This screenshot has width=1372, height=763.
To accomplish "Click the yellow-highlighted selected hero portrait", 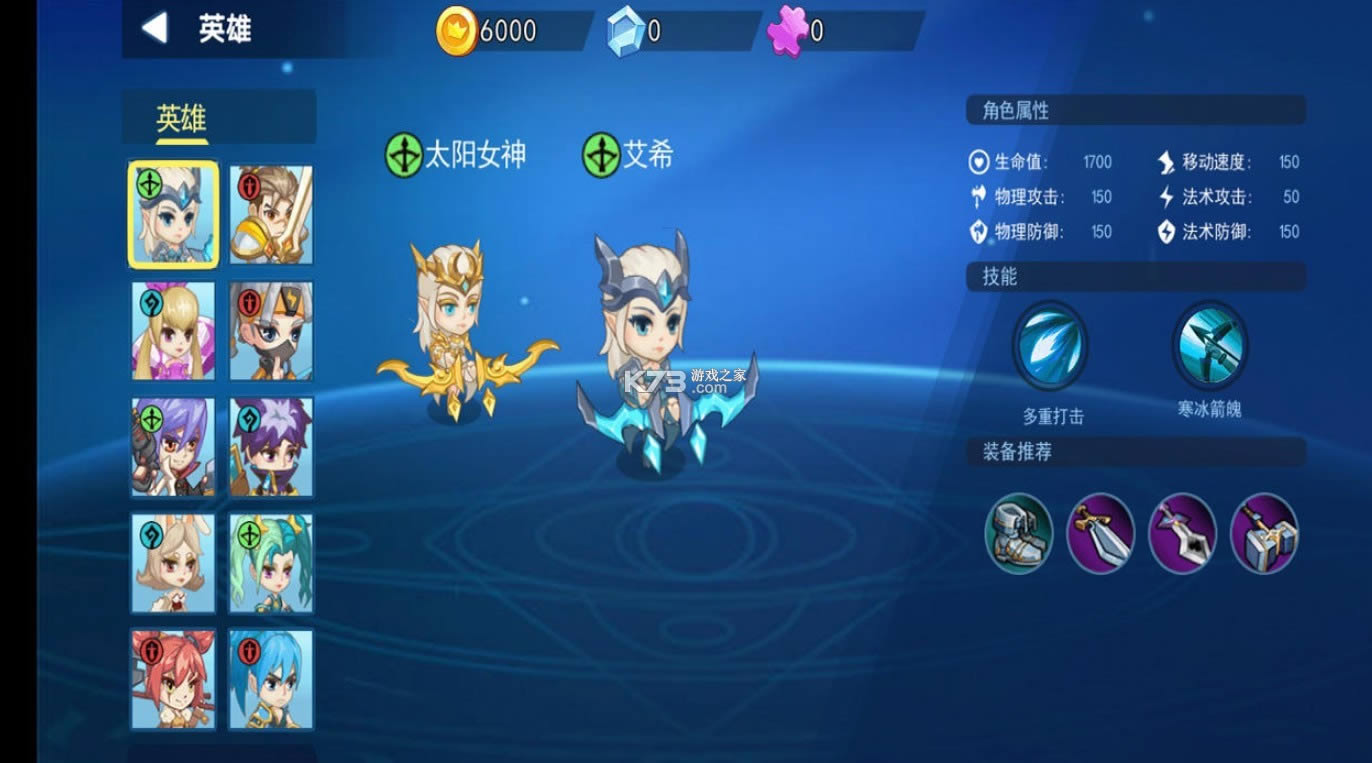I will tap(172, 213).
